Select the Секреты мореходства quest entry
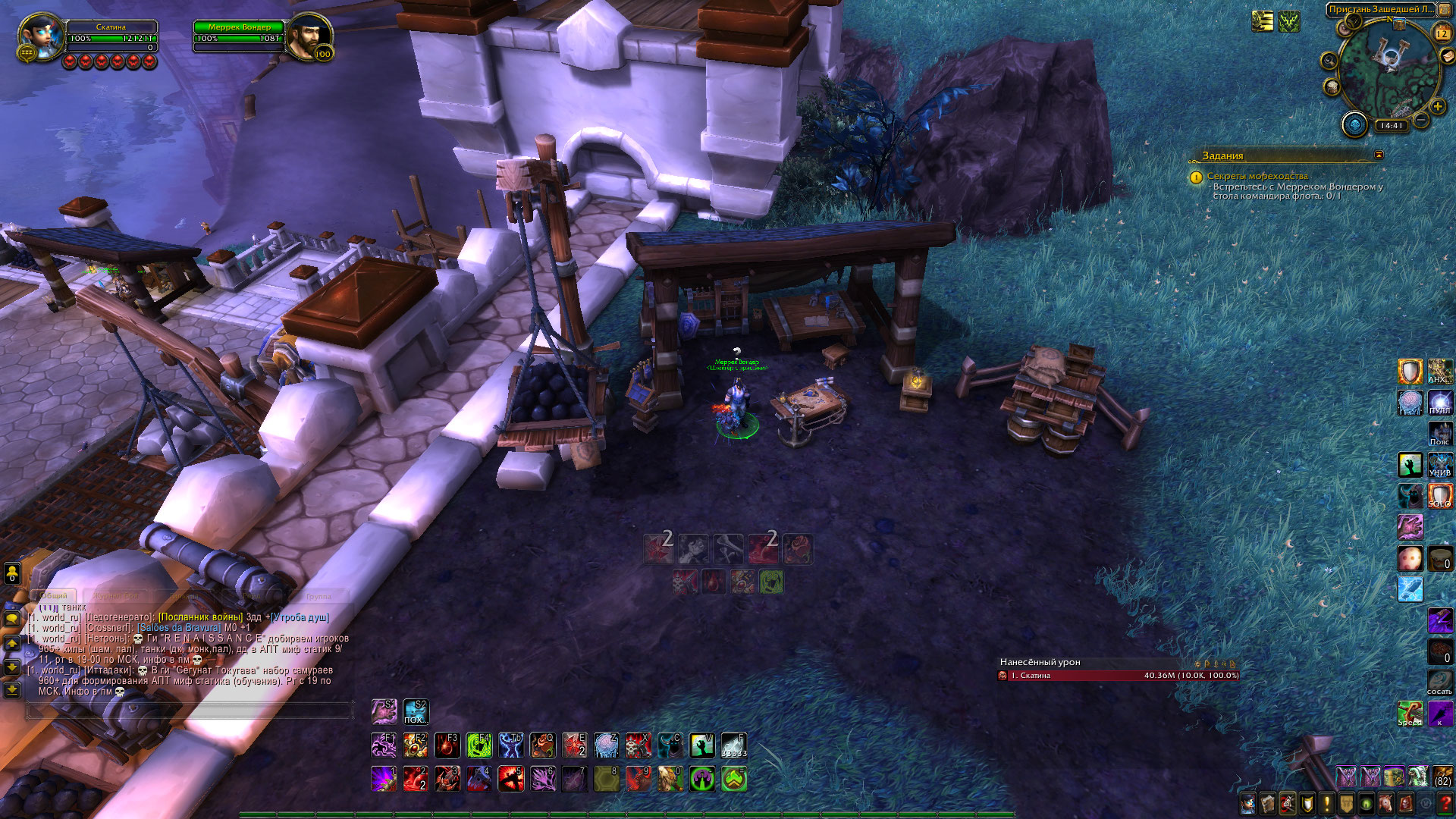Image resolution: width=1456 pixels, height=819 pixels. [x=1257, y=176]
